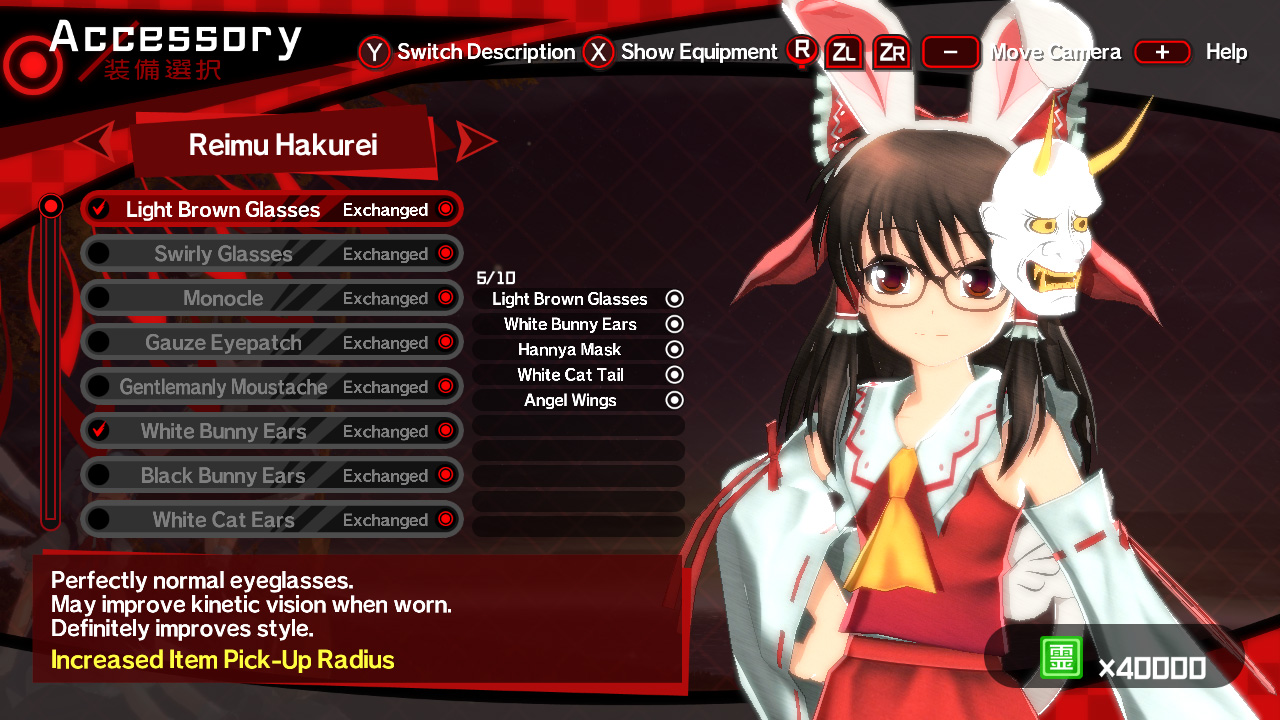Click the ZR button icon
The height and width of the screenshot is (720, 1280).
click(x=890, y=52)
